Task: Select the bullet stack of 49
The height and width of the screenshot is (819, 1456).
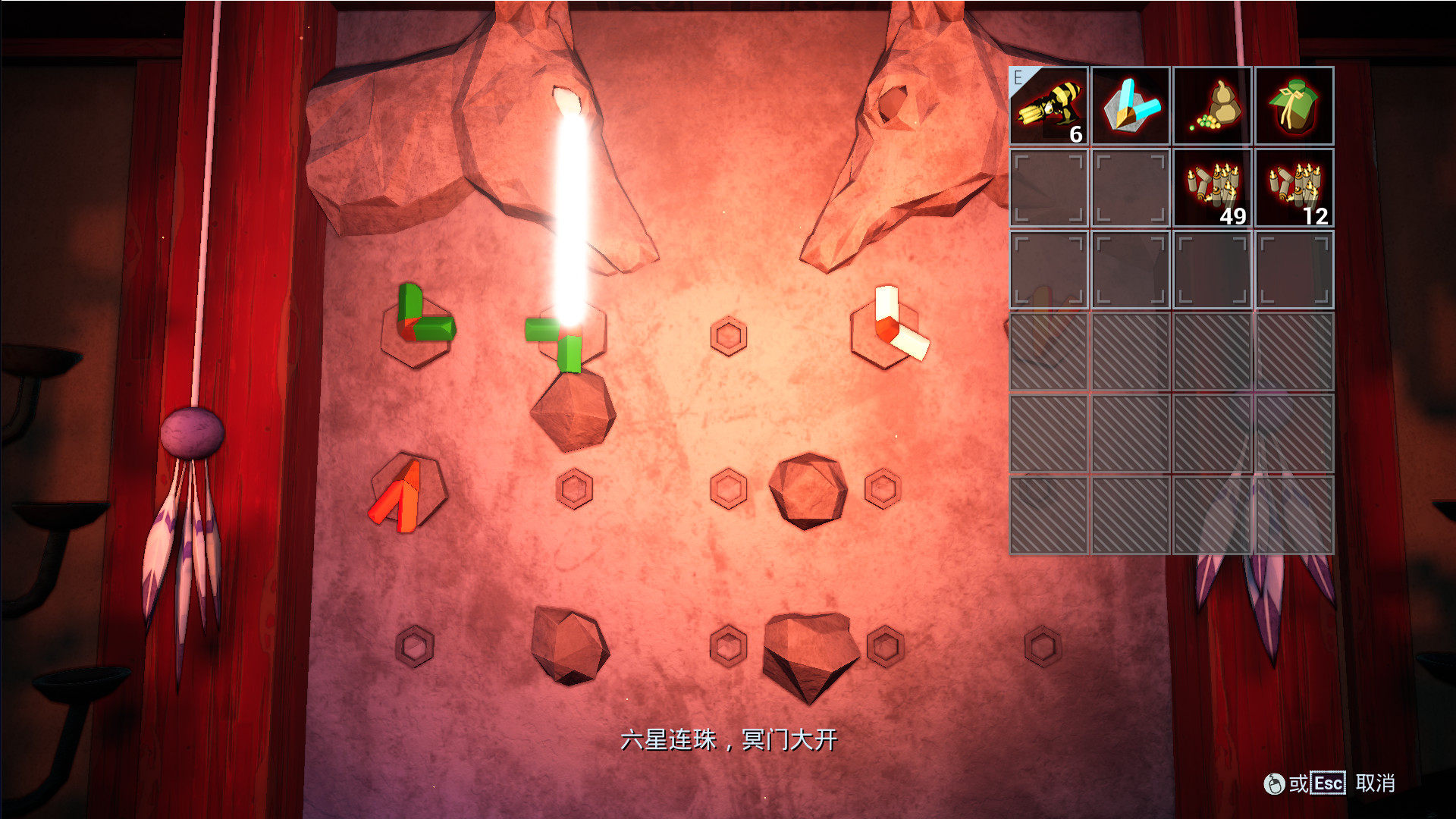Action: pos(1213,188)
